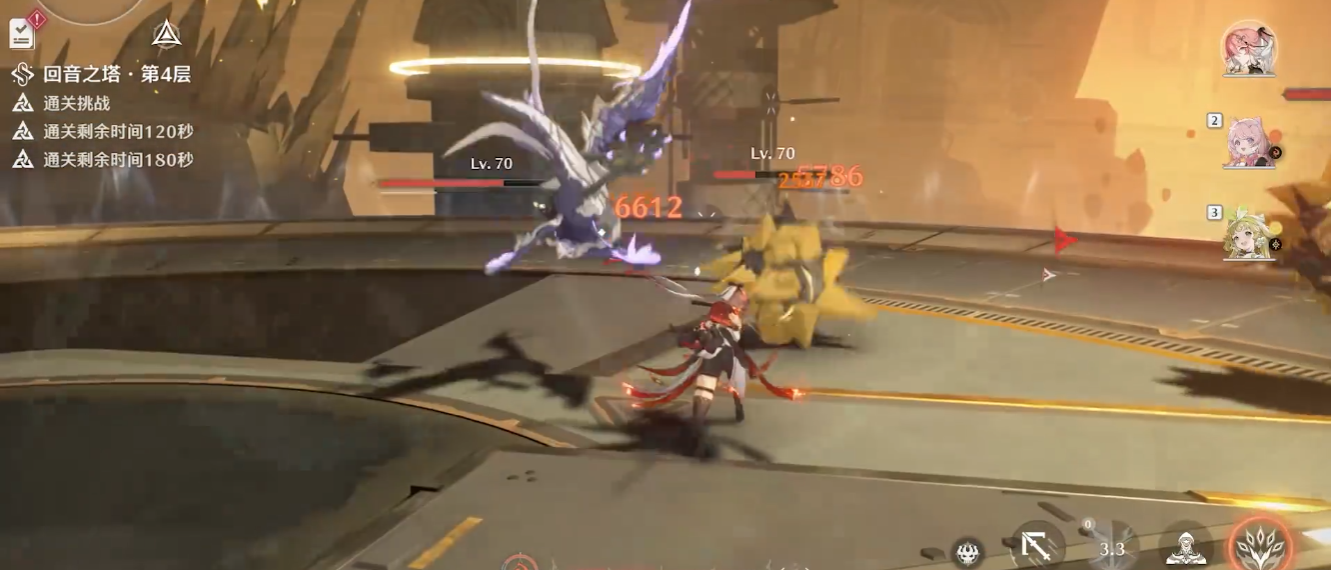
Task: Switch to the pink cat-eared character portrait
Action: [x=1247, y=141]
